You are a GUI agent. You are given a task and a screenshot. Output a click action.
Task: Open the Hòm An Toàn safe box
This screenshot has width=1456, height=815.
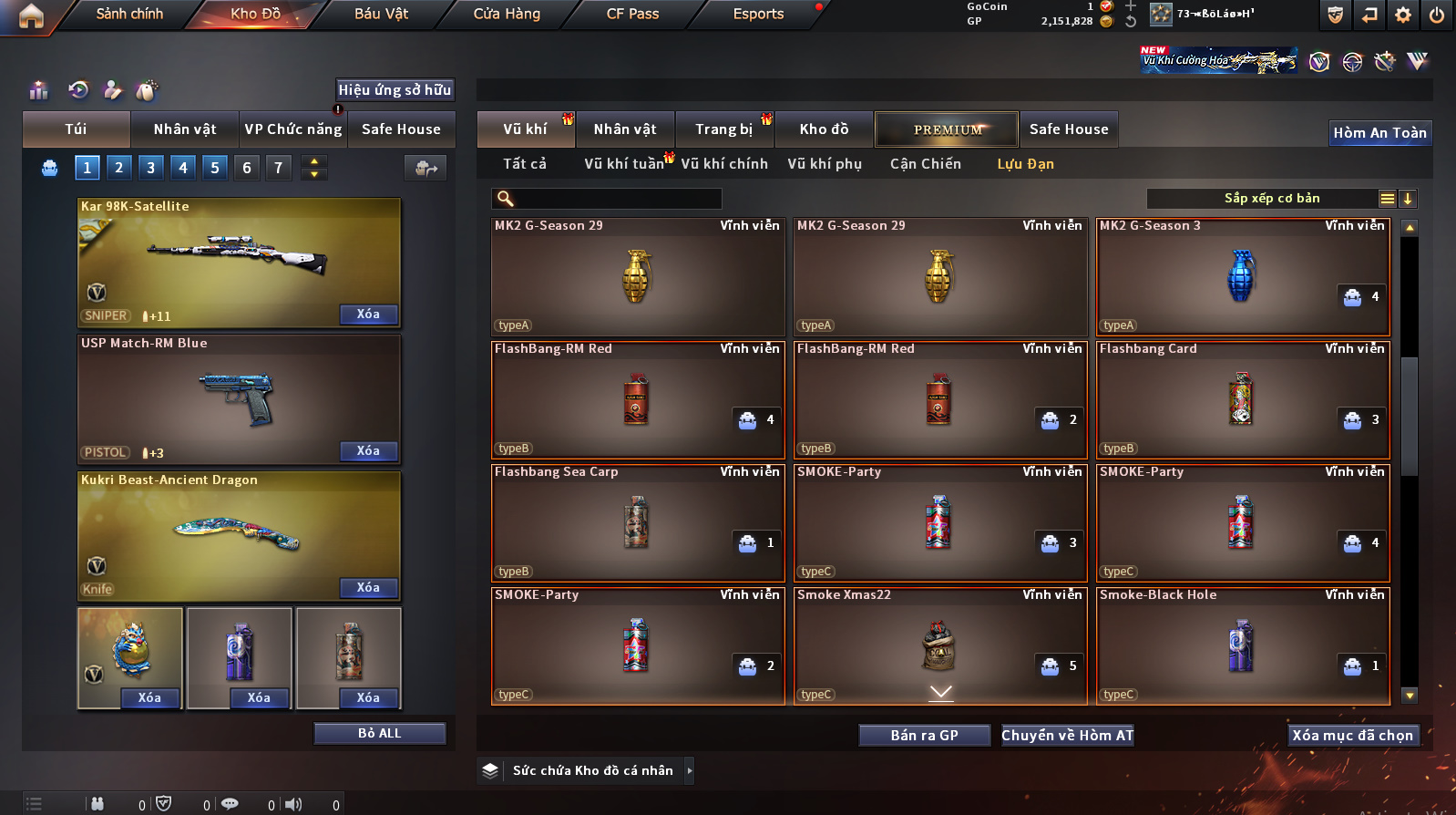pos(1379,133)
